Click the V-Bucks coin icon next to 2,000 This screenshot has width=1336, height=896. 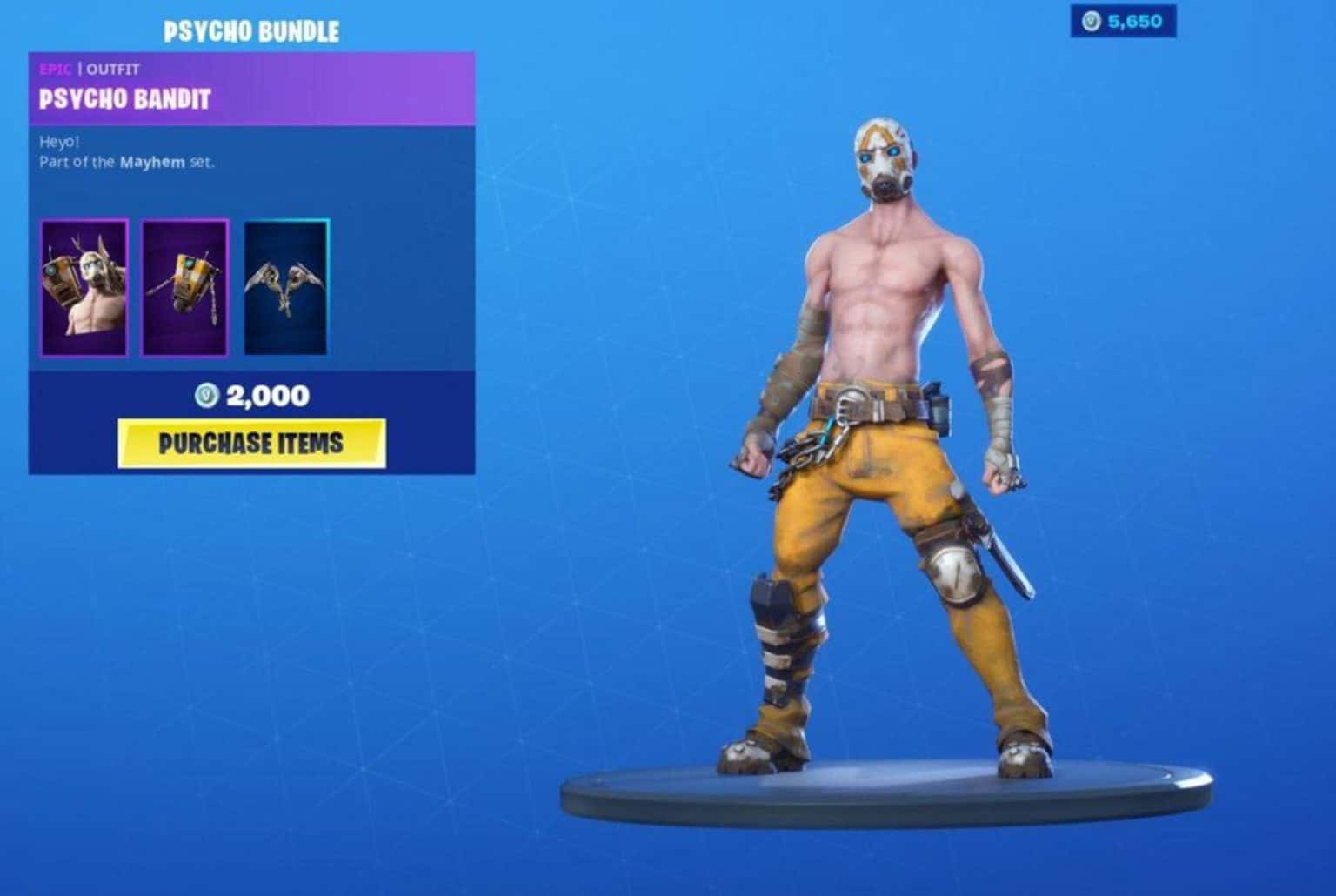pos(208,395)
